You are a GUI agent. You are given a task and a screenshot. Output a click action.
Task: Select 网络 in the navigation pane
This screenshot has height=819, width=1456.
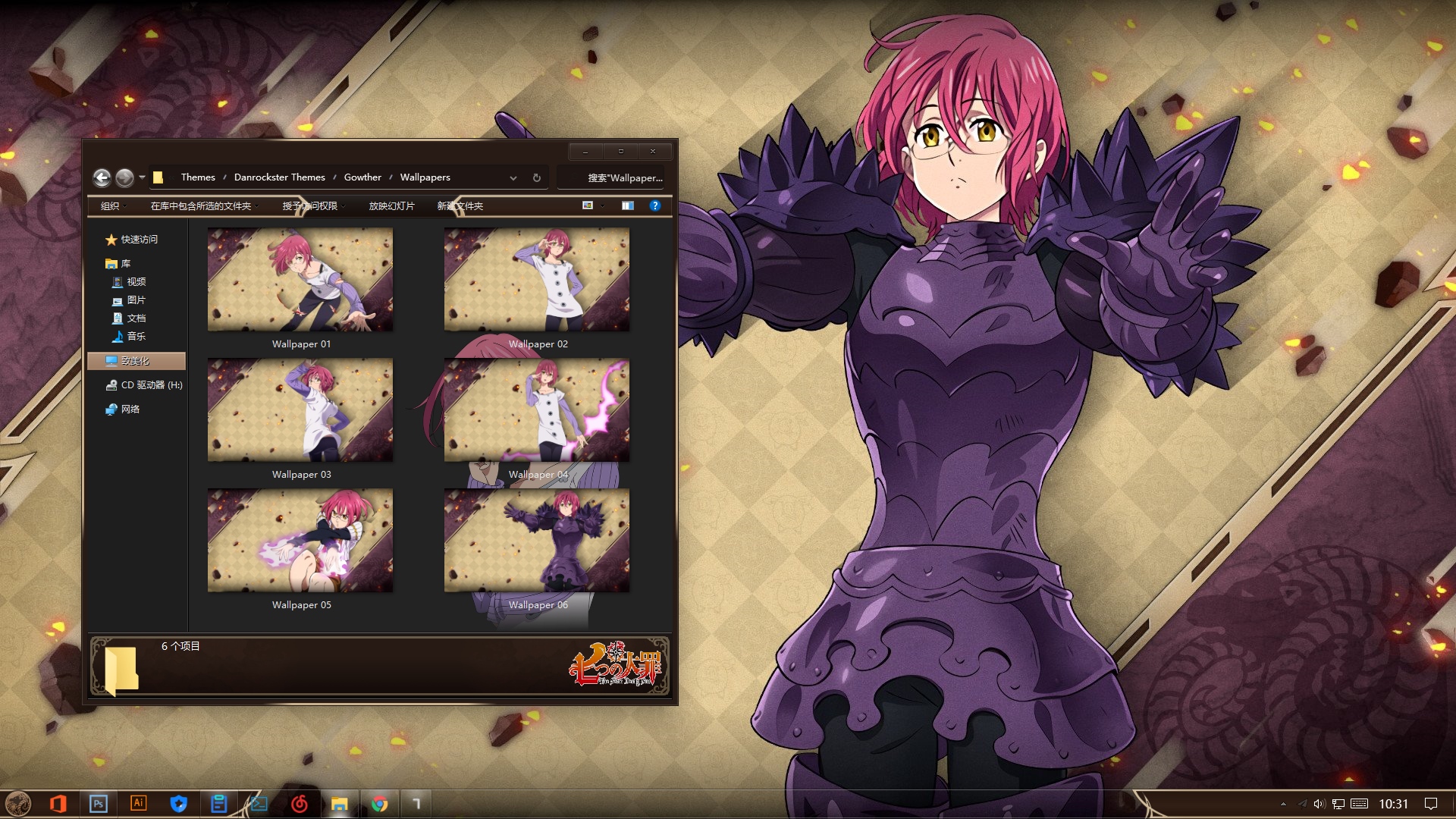coord(130,409)
